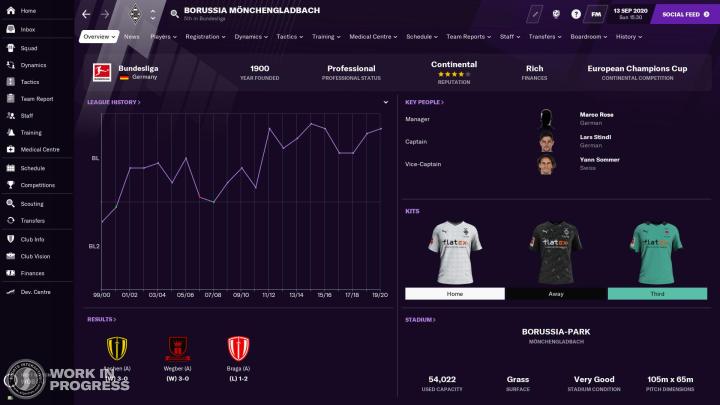The width and height of the screenshot is (720, 405).
Task: Open the History dropdown tab
Action: (629, 36)
